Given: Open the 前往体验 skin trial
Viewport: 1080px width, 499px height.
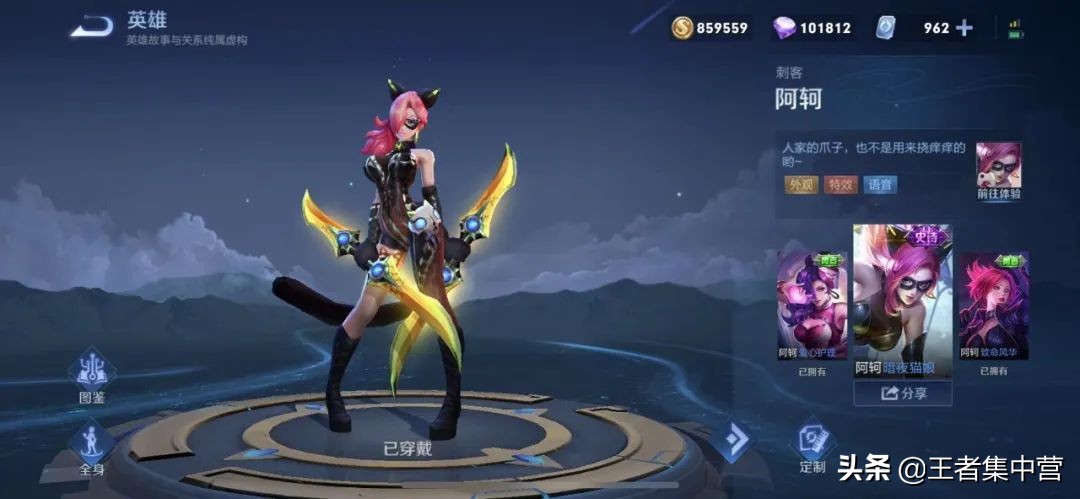Looking at the screenshot, I should point(999,171).
